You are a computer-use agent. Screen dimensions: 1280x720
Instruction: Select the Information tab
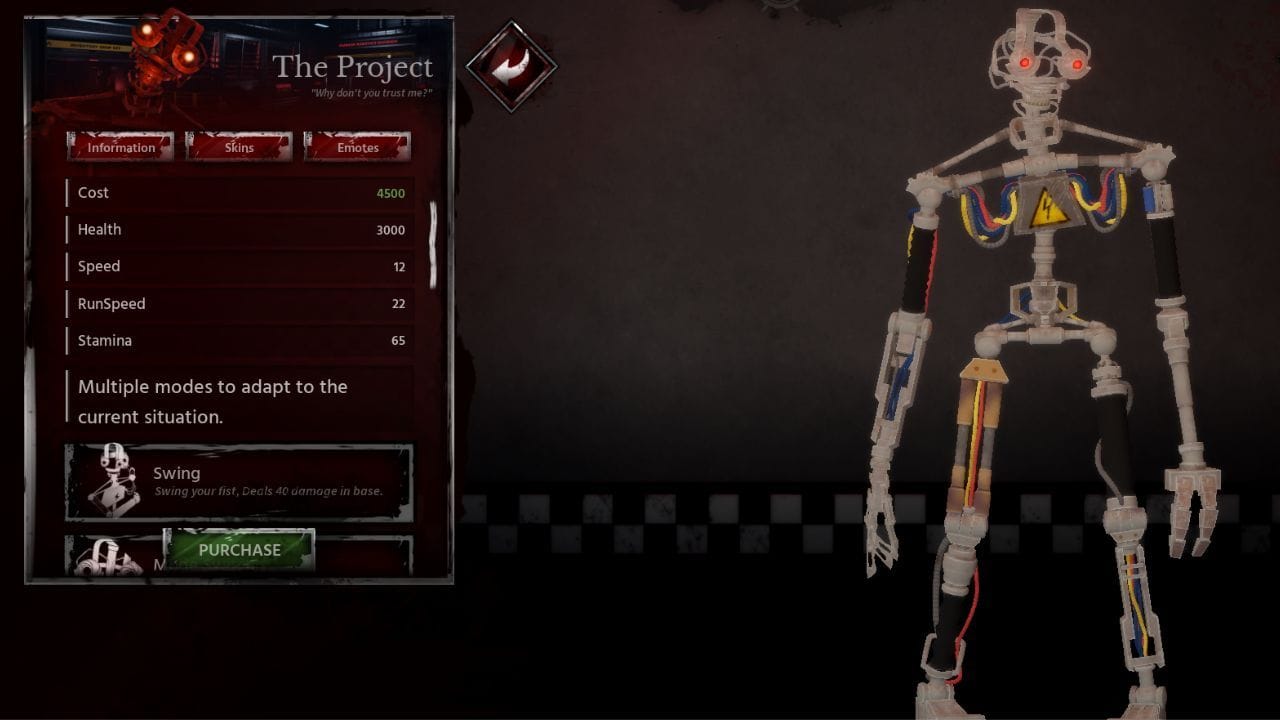(x=120, y=146)
